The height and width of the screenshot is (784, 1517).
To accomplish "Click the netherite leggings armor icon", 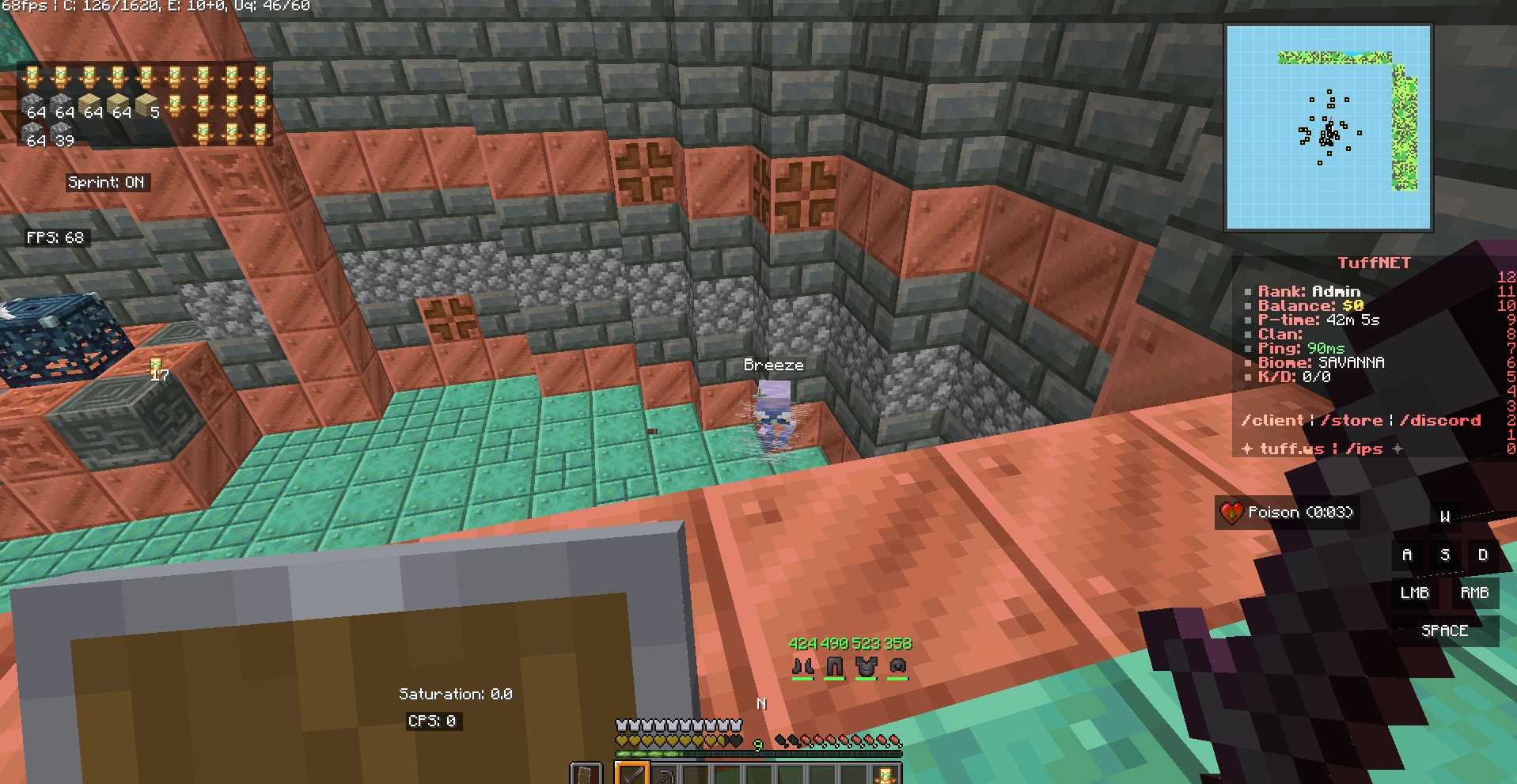I will point(834,667).
